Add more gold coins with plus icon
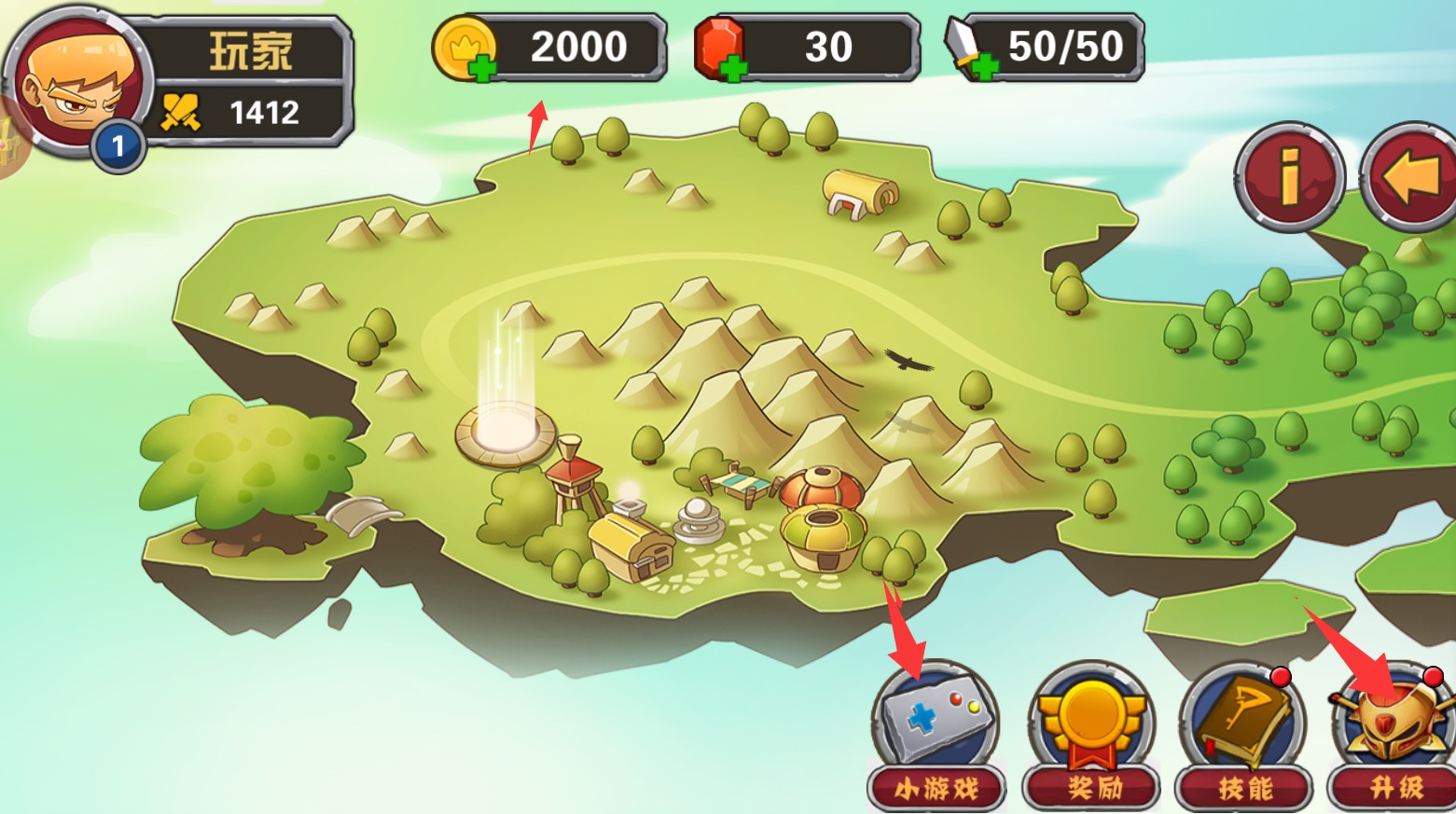 click(482, 67)
